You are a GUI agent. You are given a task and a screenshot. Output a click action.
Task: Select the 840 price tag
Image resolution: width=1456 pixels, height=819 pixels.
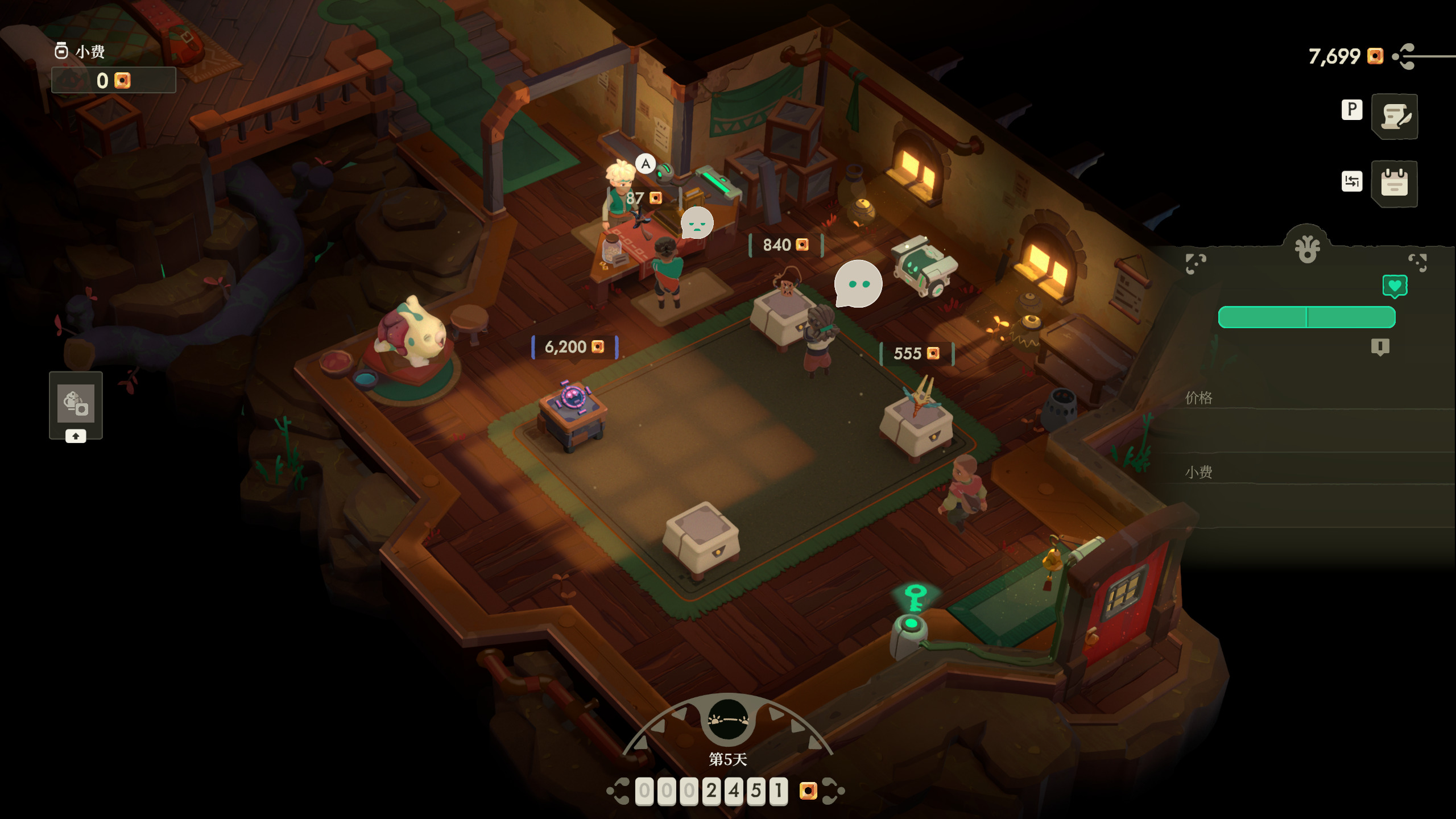[x=785, y=245]
